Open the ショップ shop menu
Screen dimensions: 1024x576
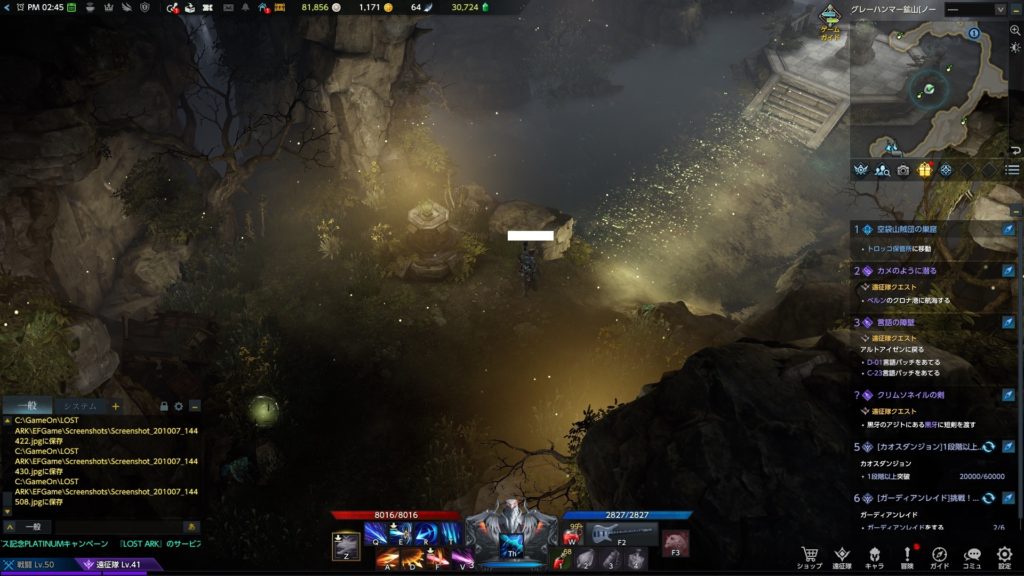809,557
